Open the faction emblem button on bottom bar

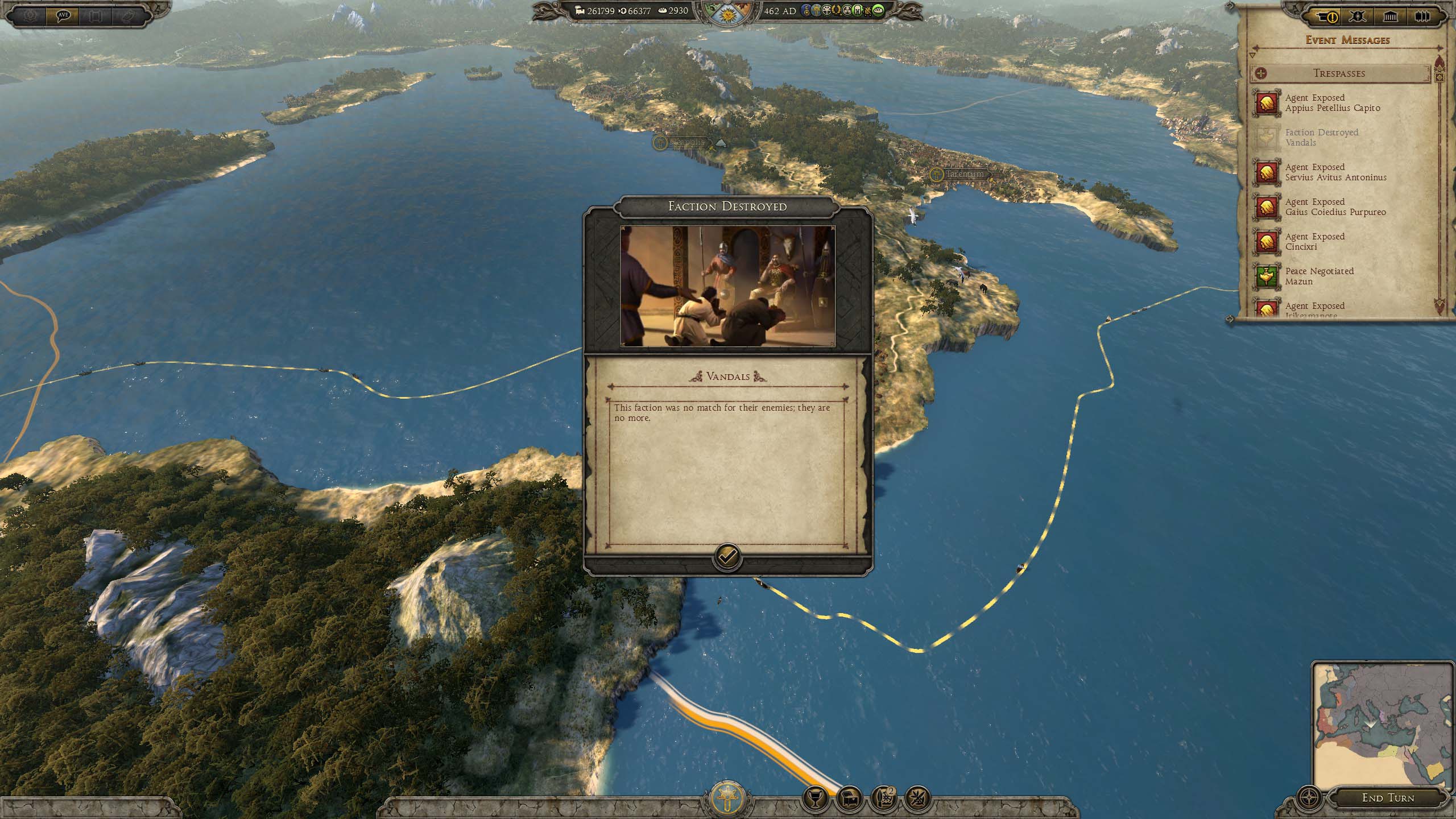click(727, 797)
